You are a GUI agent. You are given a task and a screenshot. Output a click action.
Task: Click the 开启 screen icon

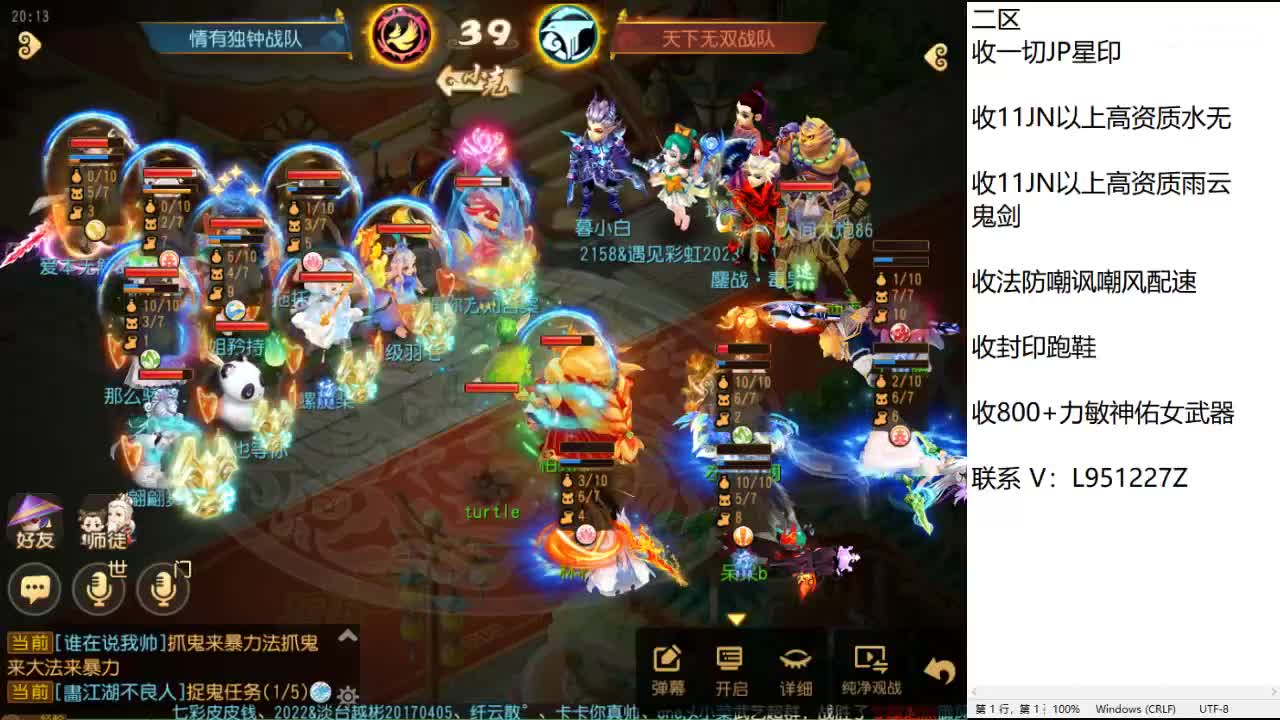tap(729, 660)
